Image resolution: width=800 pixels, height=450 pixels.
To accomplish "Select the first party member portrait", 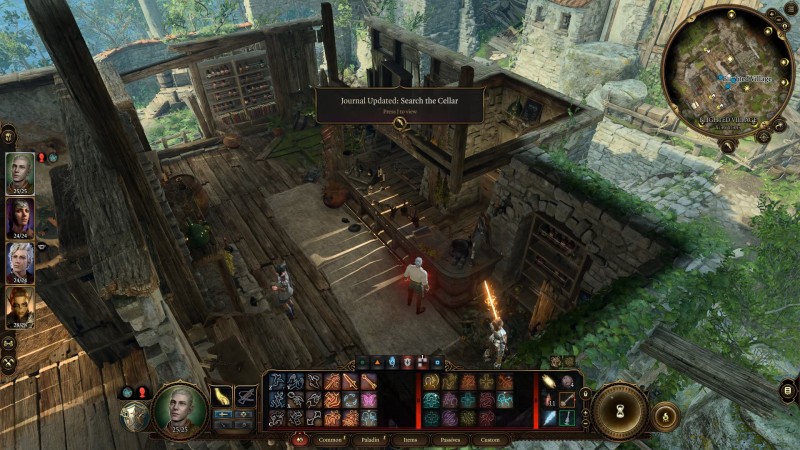I will tap(20, 172).
